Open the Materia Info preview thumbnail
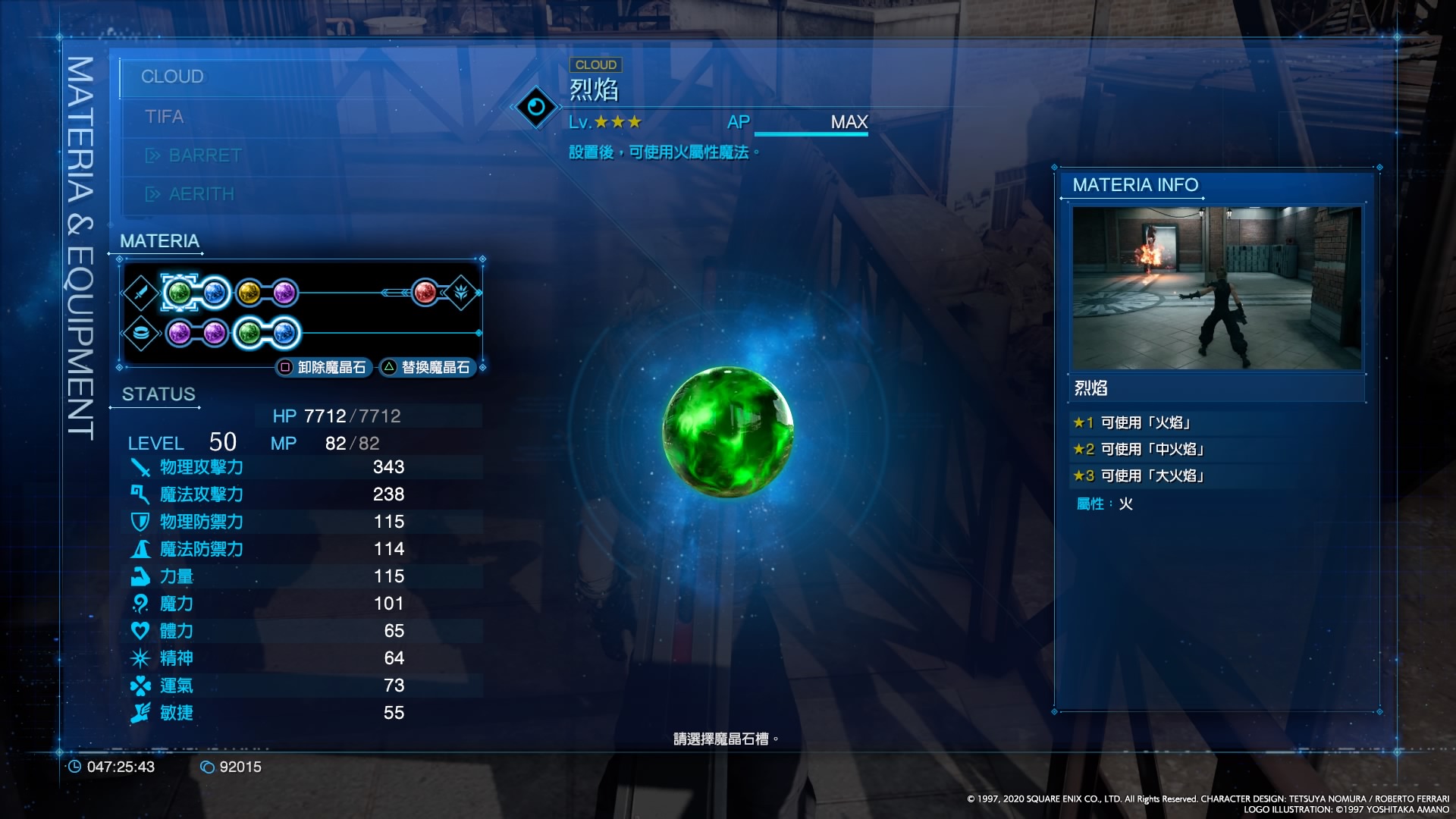This screenshot has width=1456, height=819. tap(1216, 288)
